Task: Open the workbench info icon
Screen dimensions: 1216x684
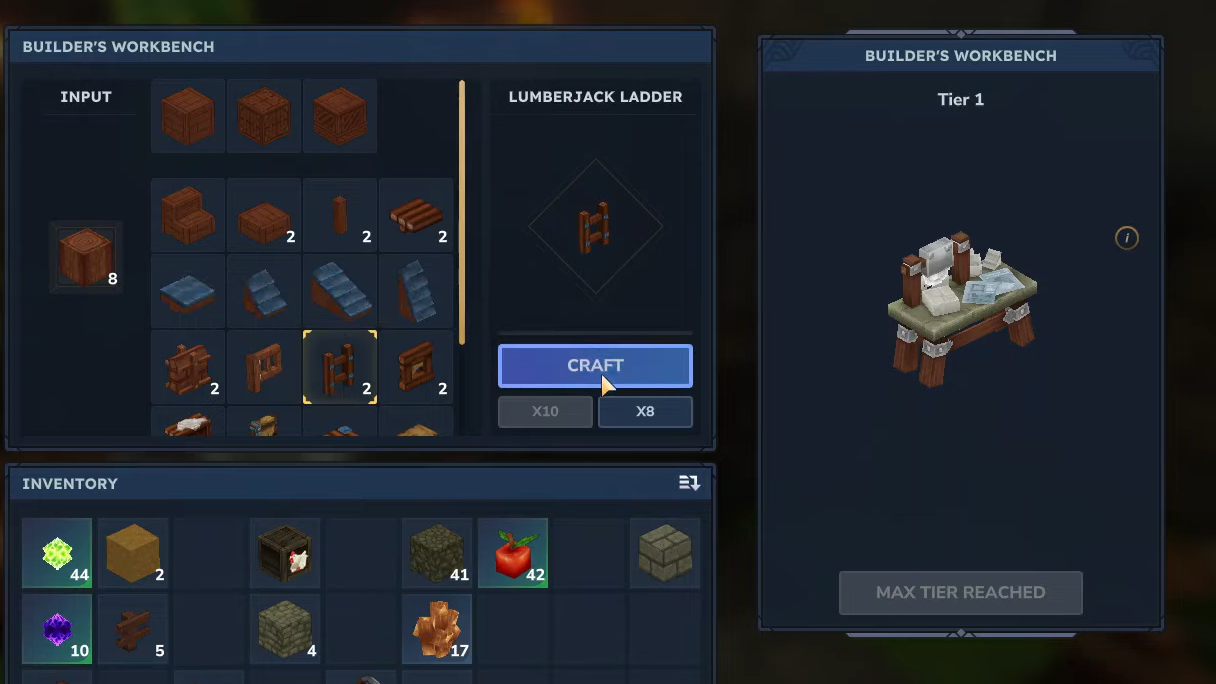Action: click(x=1127, y=238)
